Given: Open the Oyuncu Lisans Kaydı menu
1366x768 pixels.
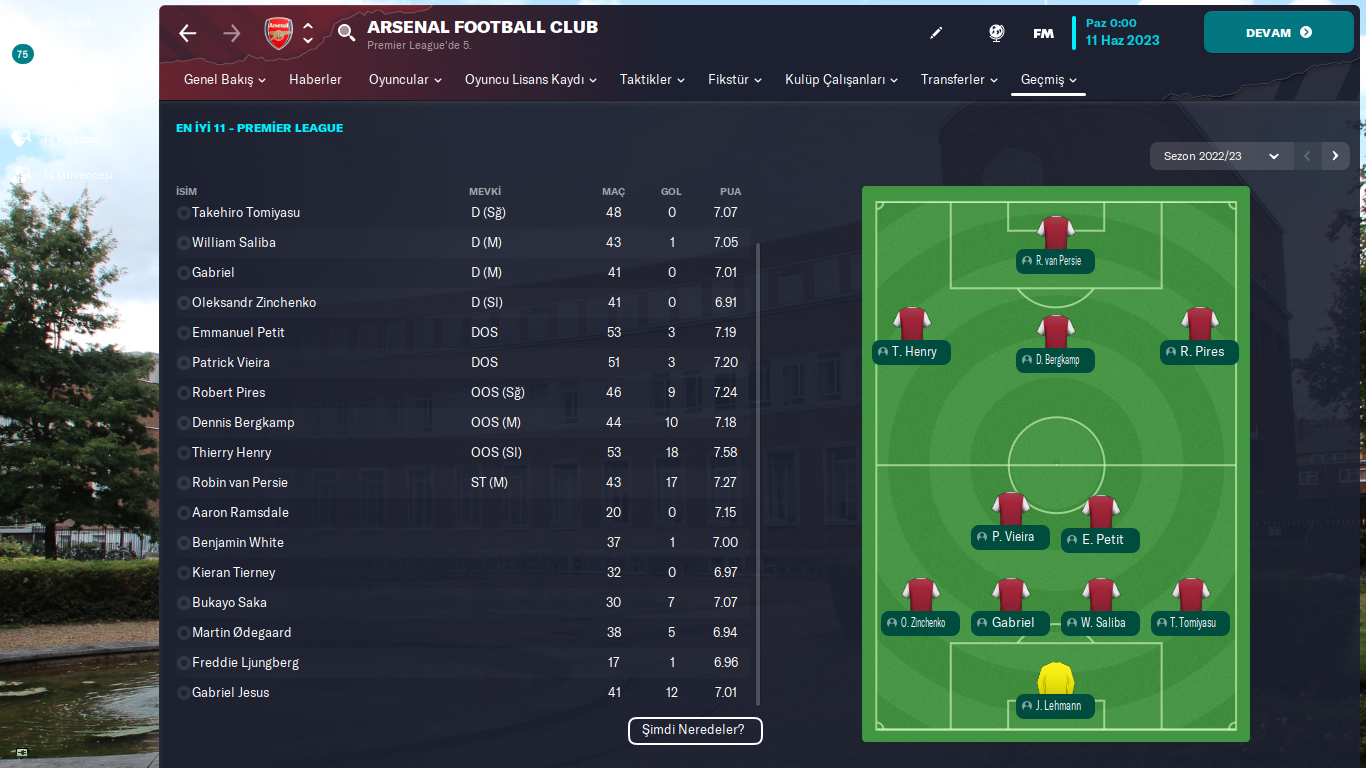Looking at the screenshot, I should tap(530, 80).
